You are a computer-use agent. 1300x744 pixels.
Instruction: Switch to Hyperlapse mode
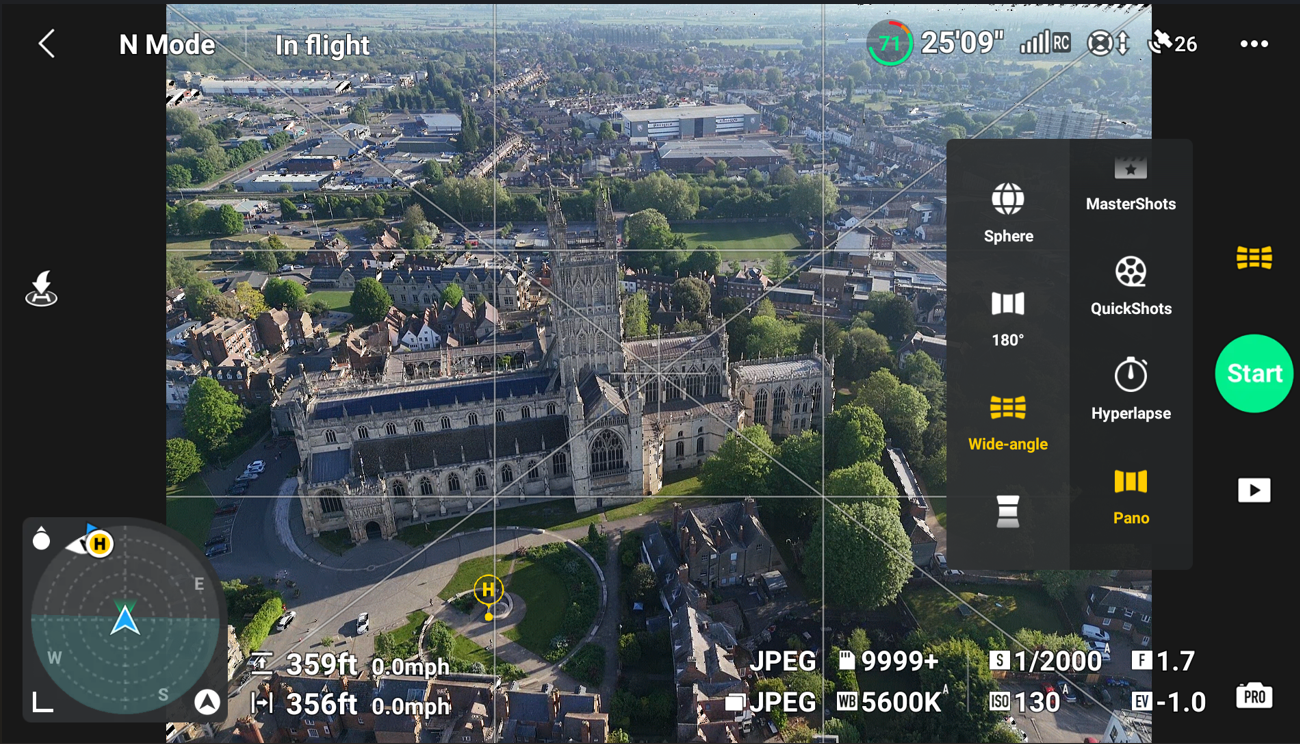coord(1131,389)
